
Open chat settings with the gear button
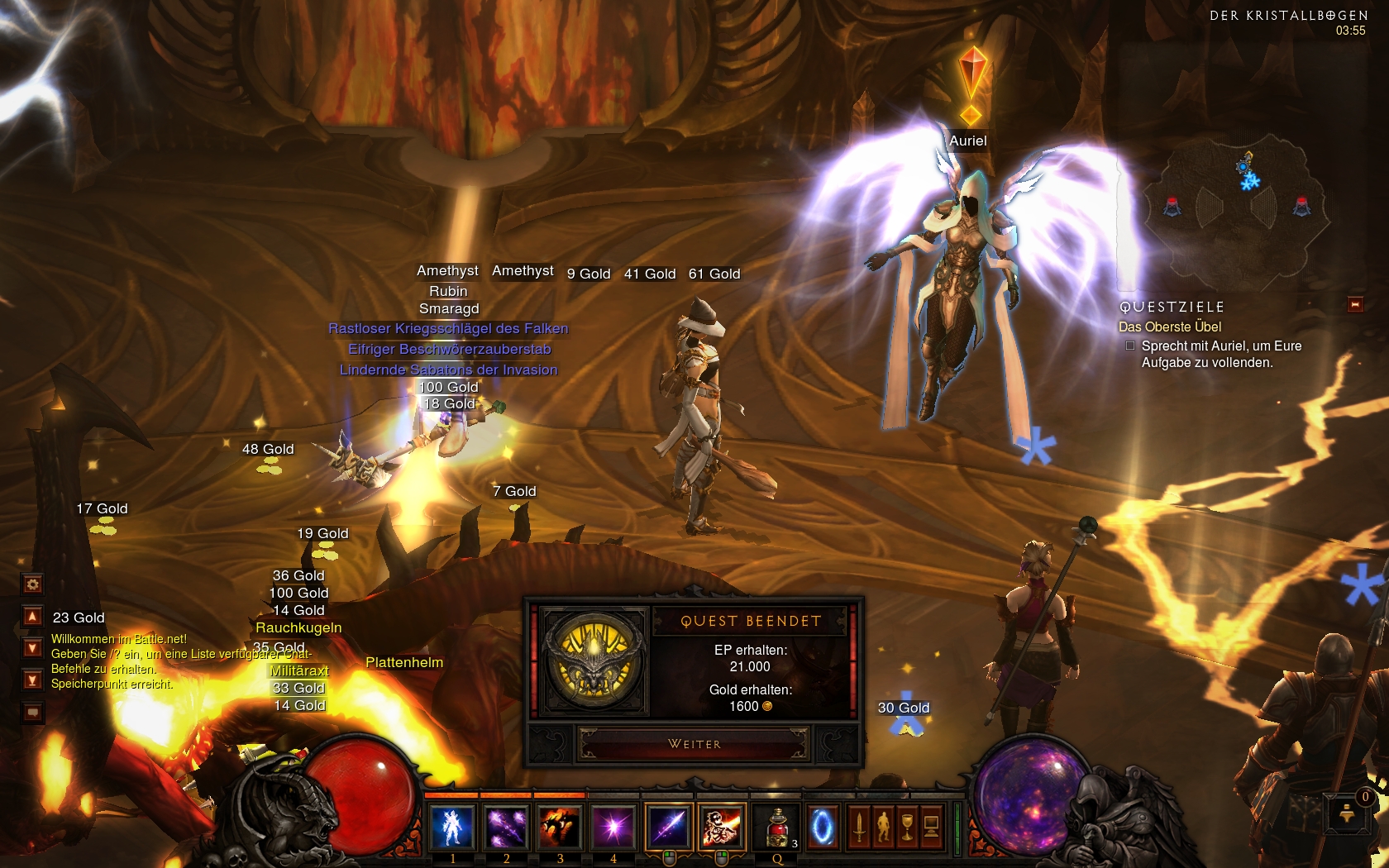click(32, 584)
